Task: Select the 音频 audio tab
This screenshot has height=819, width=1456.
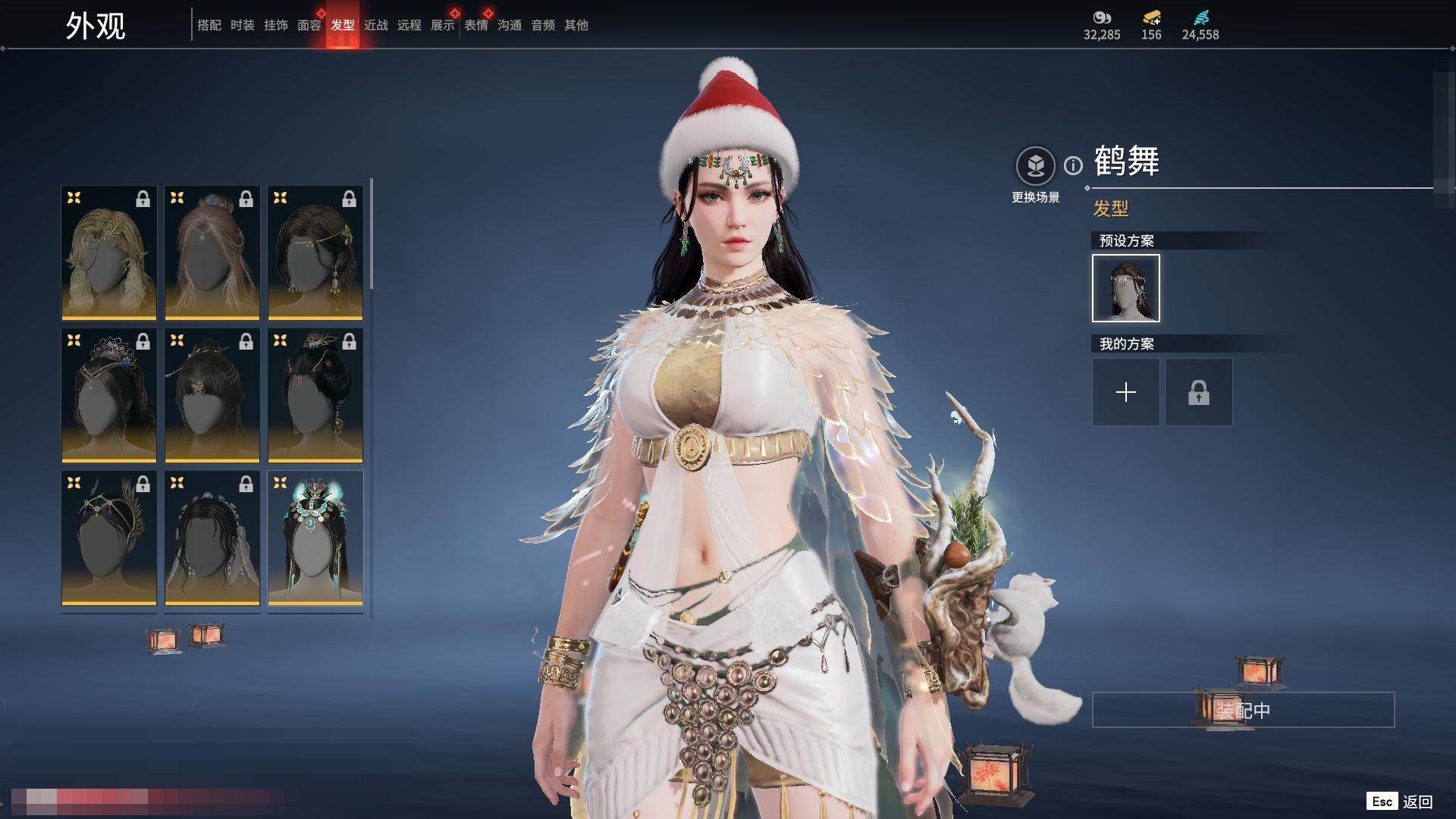Action: point(542,26)
